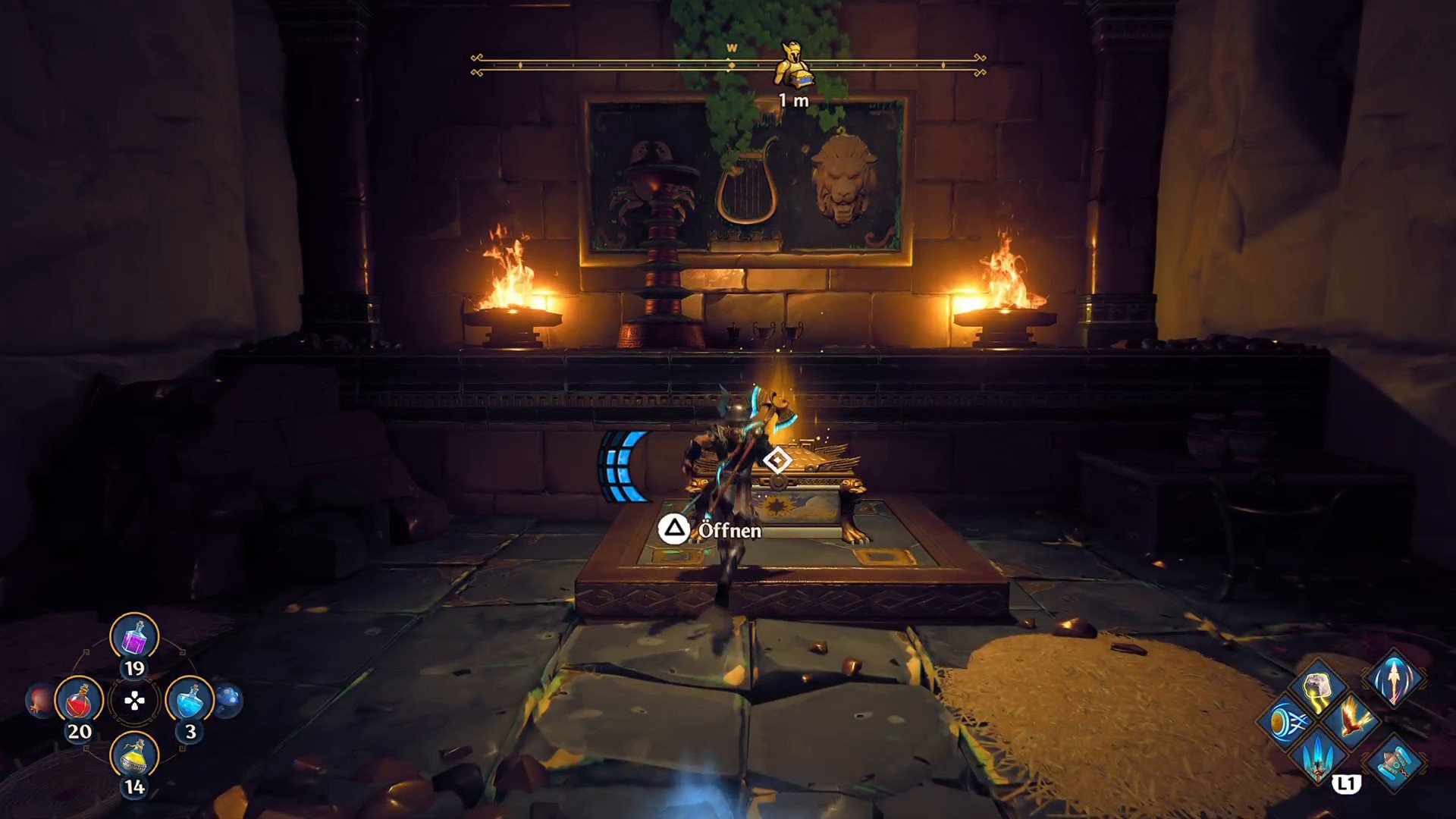Activate the fiery phoenix ability
The height and width of the screenshot is (819, 1456).
(1352, 720)
